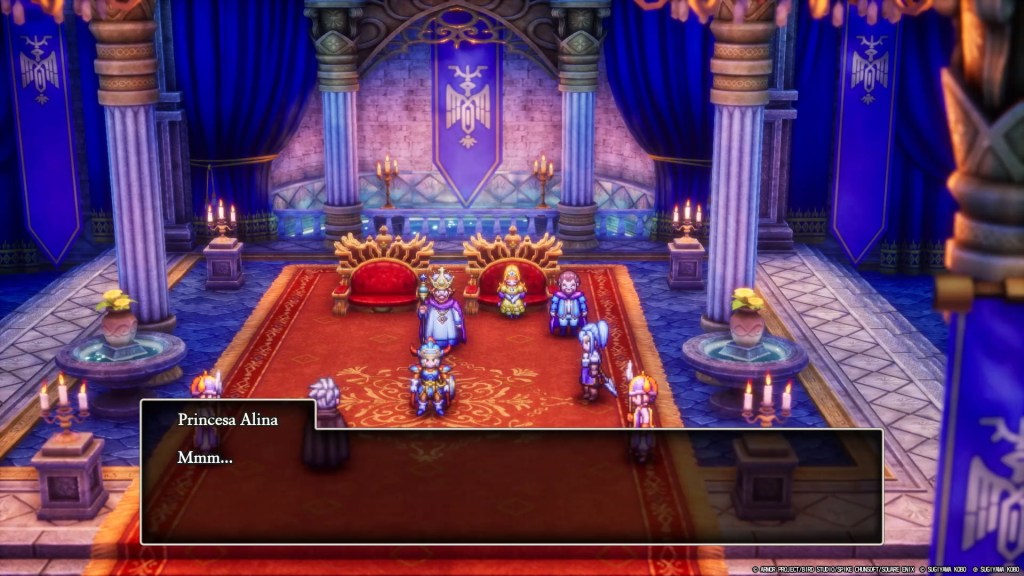1024x576 pixels.
Task: Advance Princesa Alina's dialogue box
Action: 511,485
